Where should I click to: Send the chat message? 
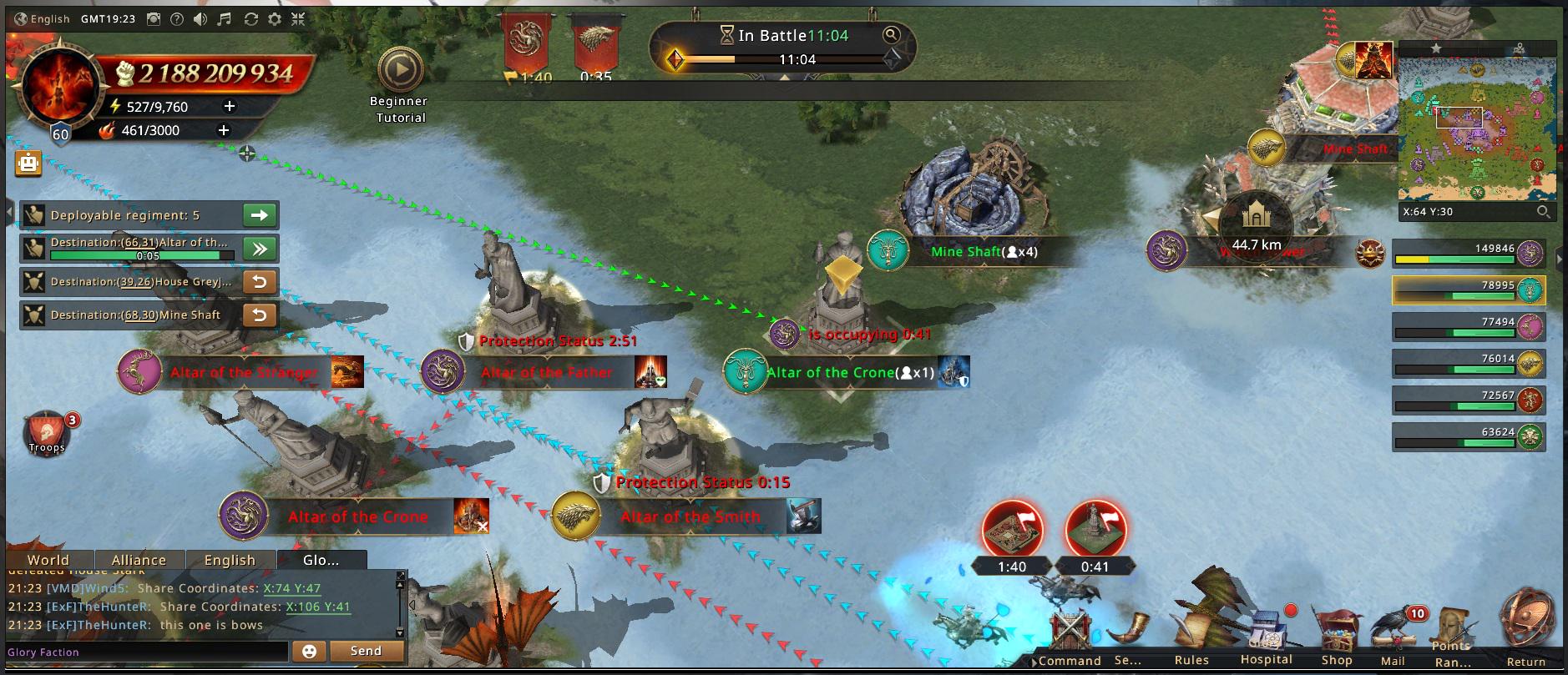(x=366, y=651)
